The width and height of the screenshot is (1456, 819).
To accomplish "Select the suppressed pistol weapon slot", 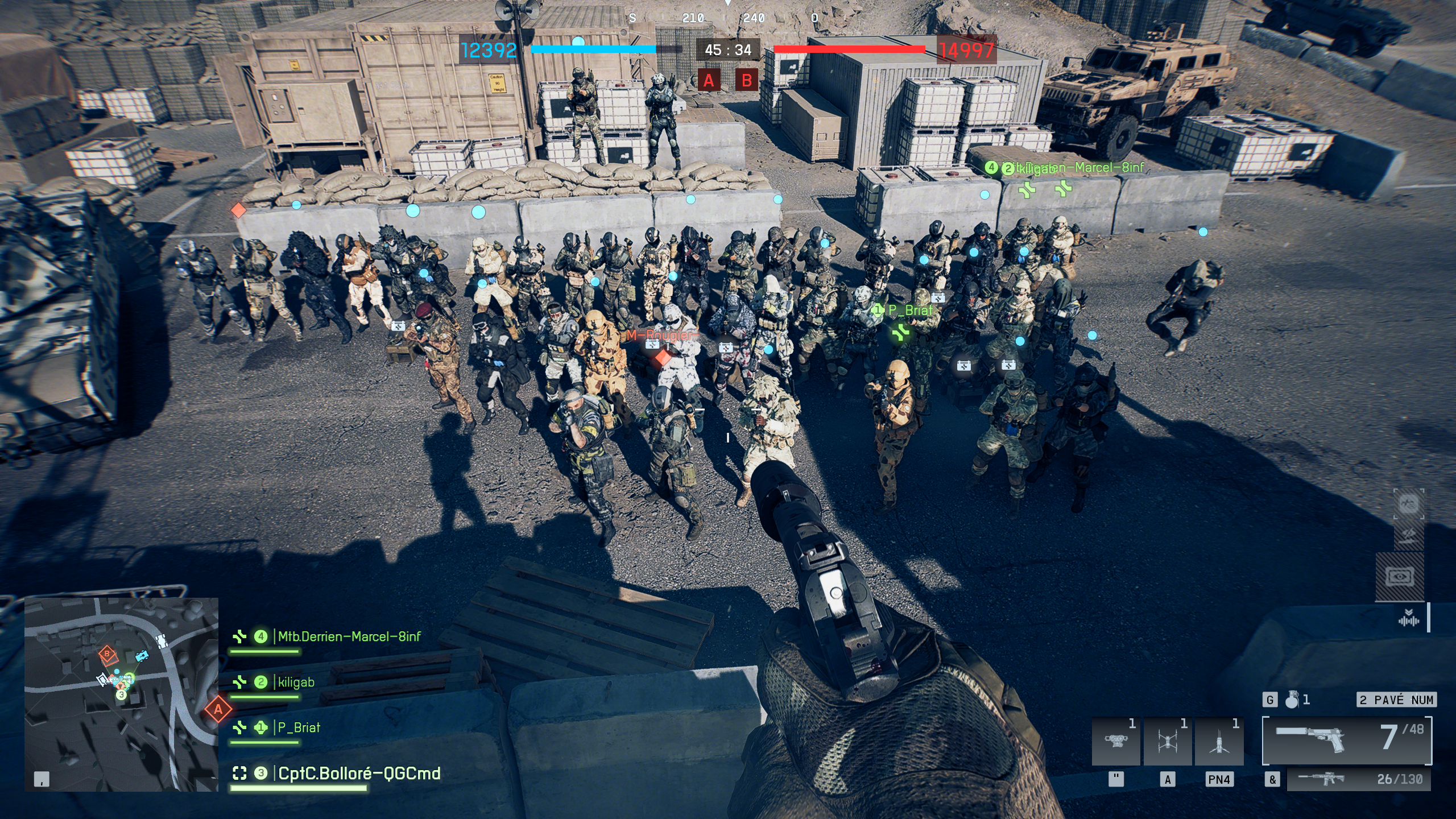I will point(1347,740).
